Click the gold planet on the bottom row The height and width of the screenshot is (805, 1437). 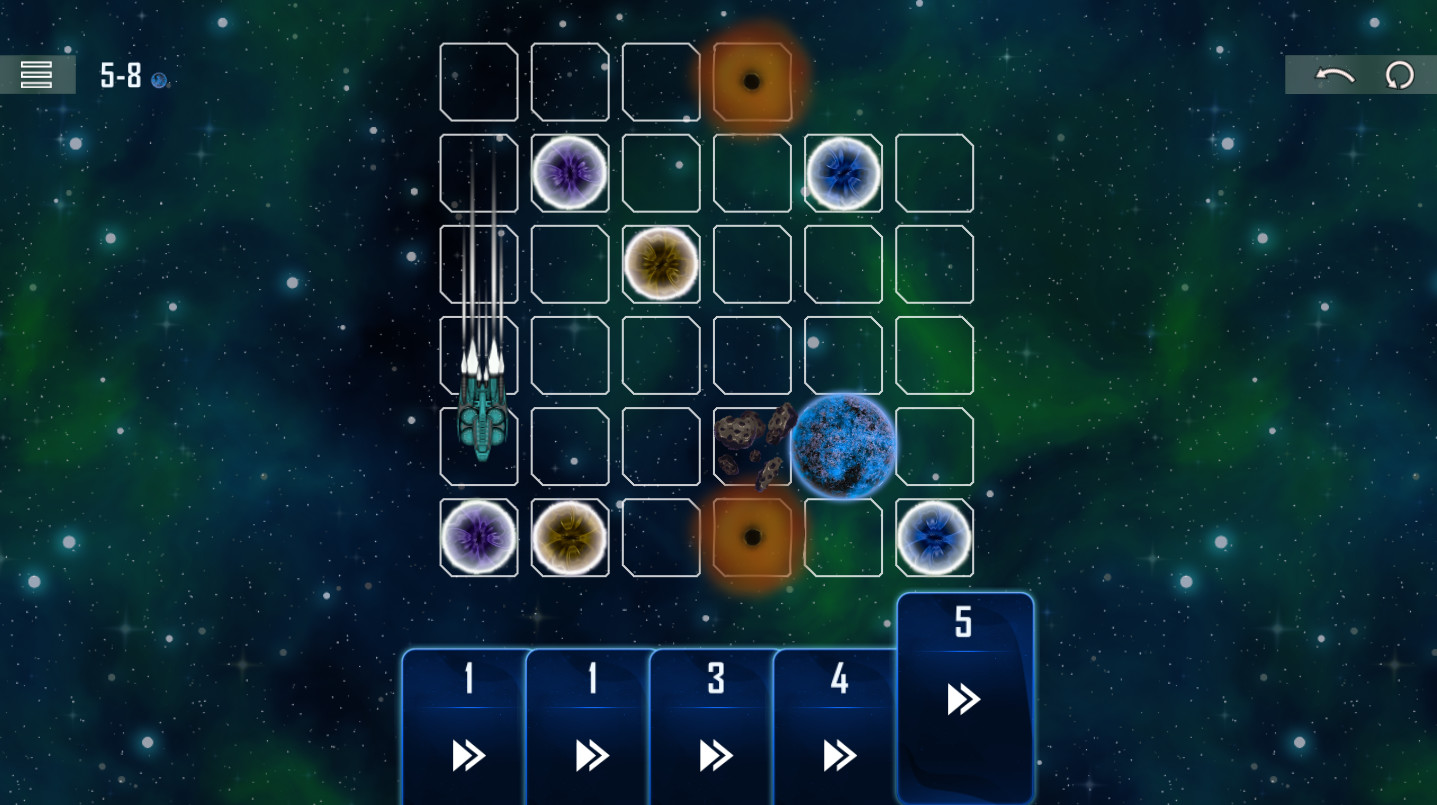(x=570, y=537)
